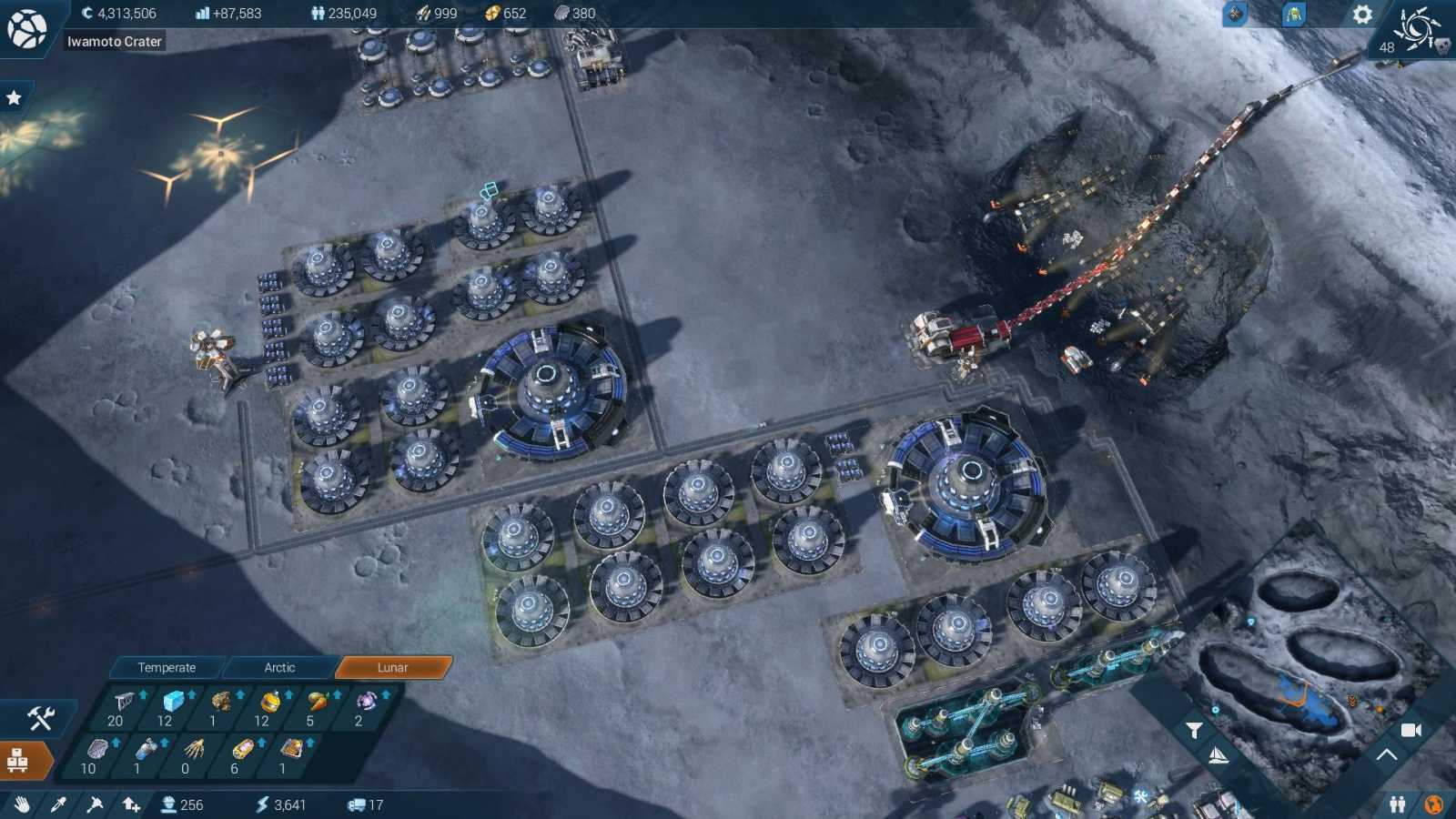Toggle cinematic camera mode
1456x819 pixels.
(x=1411, y=729)
